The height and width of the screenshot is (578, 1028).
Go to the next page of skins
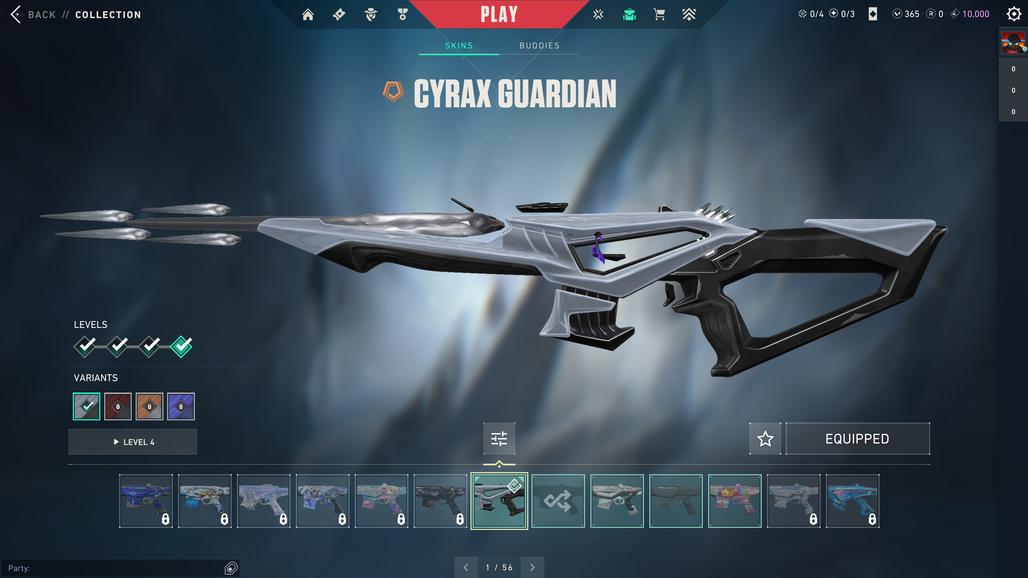(x=532, y=567)
